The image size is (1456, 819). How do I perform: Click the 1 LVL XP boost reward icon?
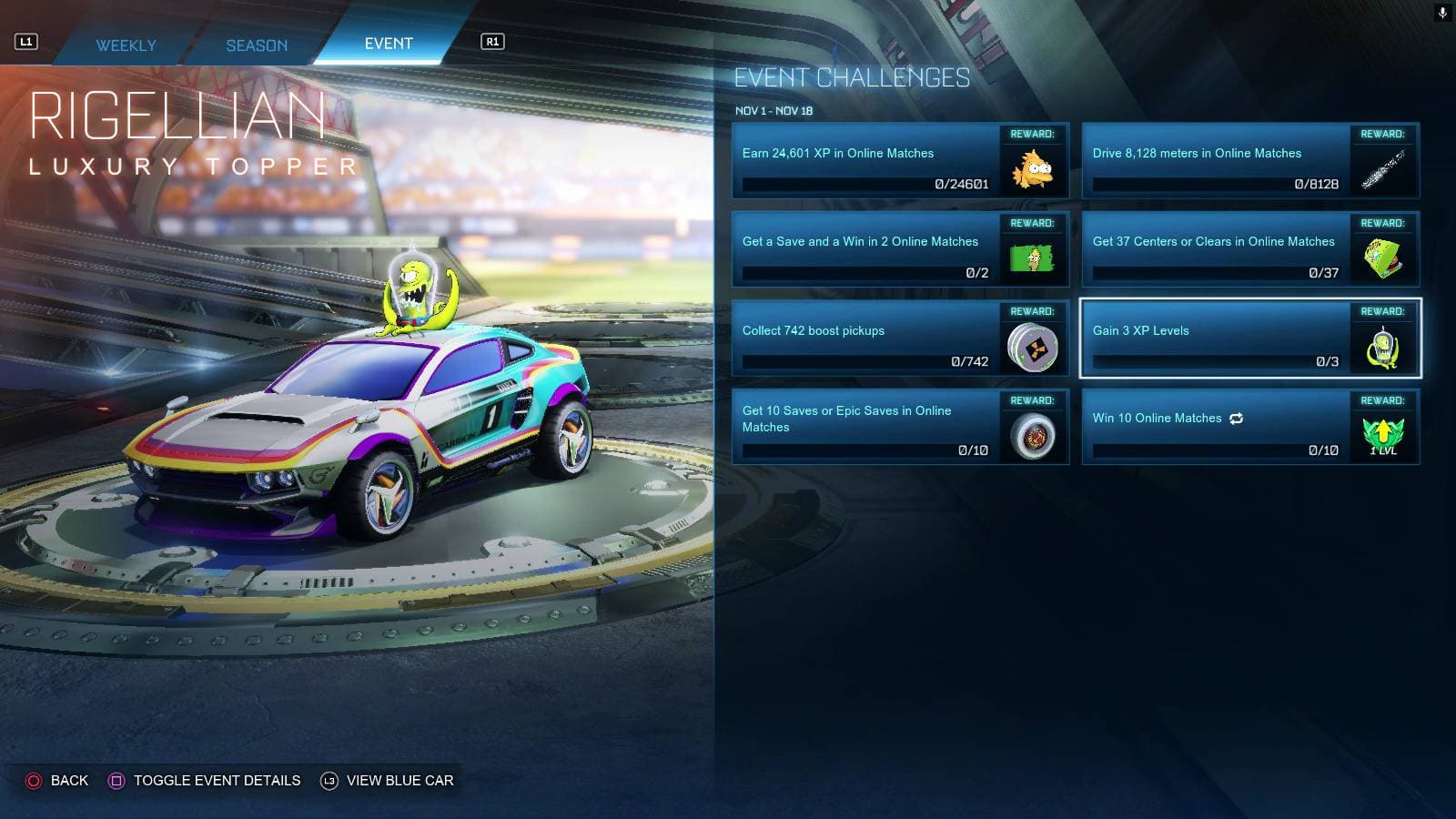tap(1383, 433)
